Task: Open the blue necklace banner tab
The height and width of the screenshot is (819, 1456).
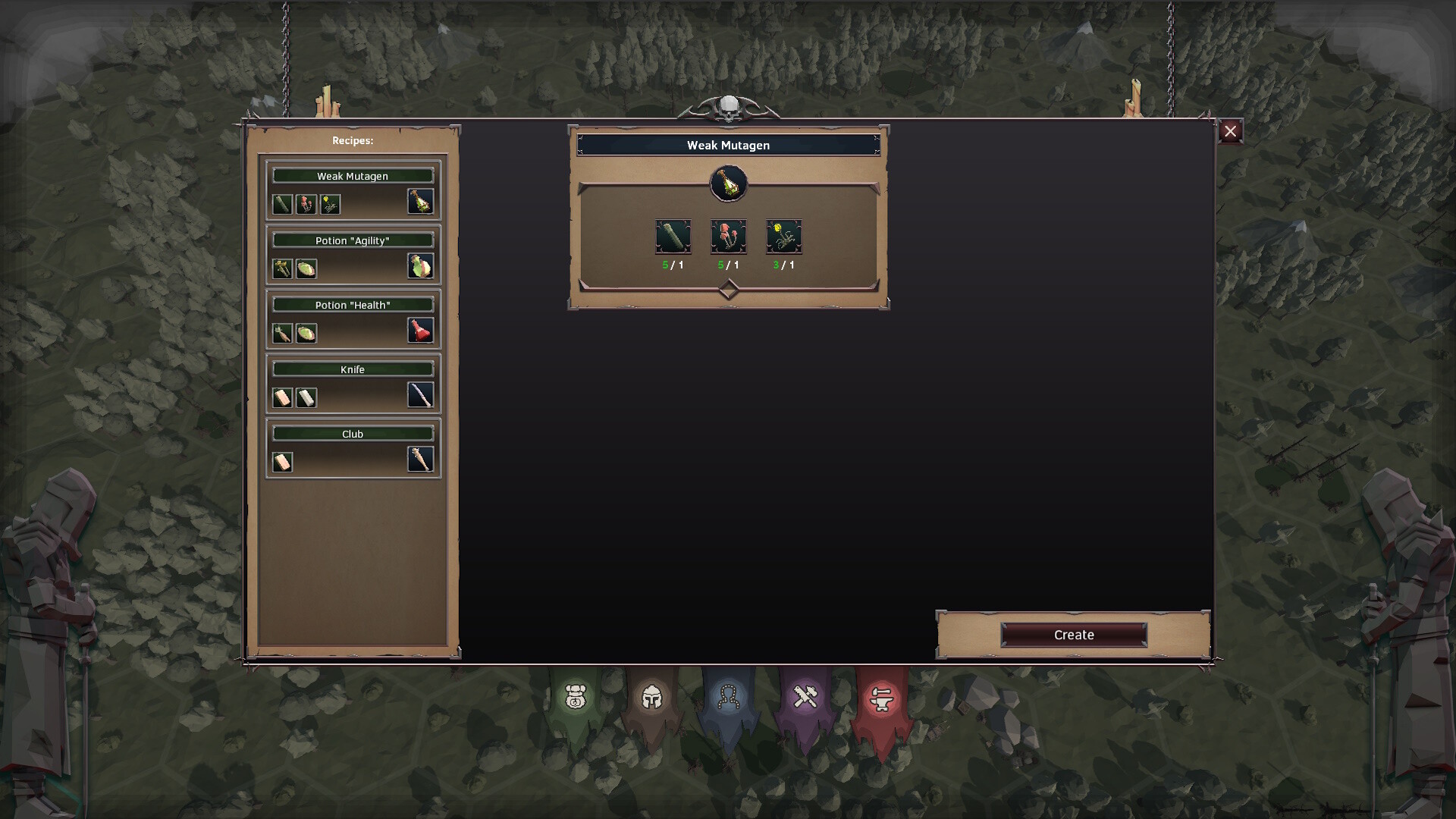Action: (x=729, y=697)
